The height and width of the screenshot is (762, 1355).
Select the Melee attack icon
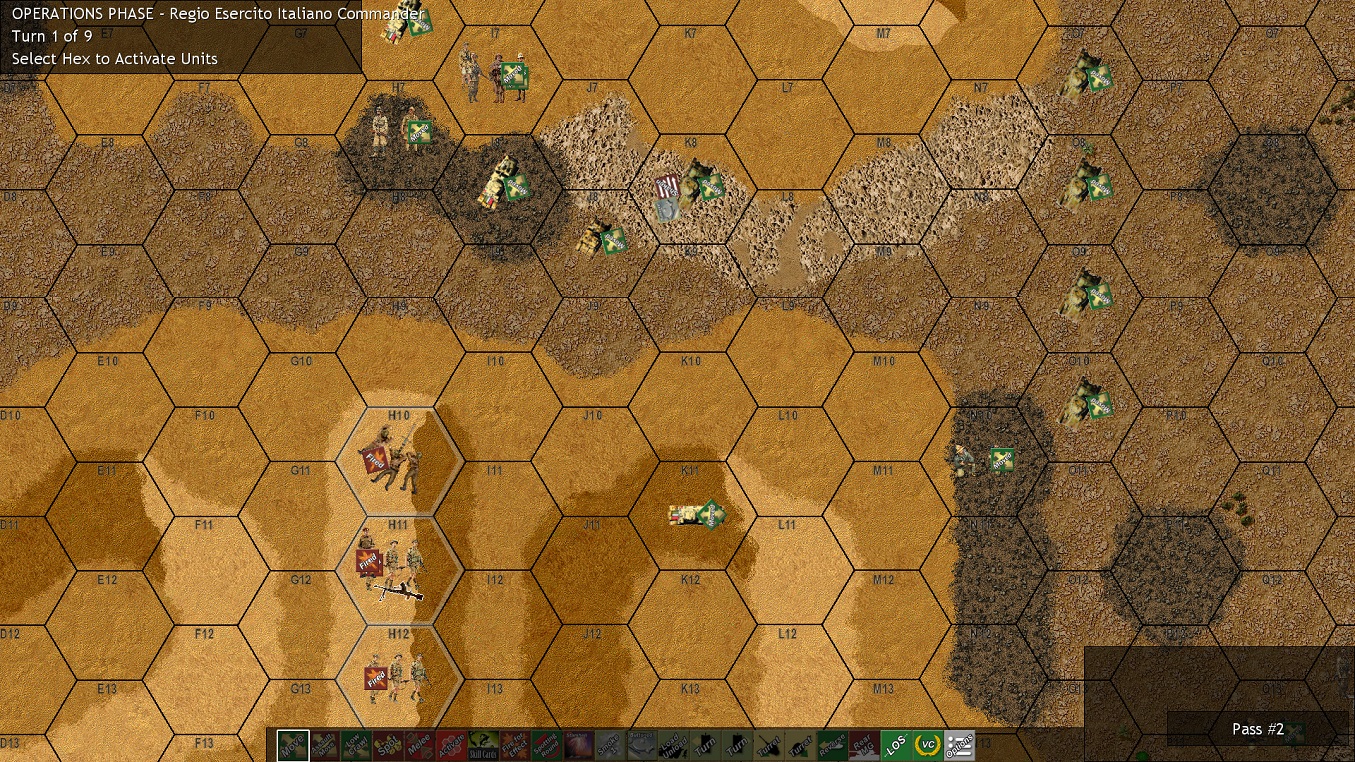tap(420, 744)
